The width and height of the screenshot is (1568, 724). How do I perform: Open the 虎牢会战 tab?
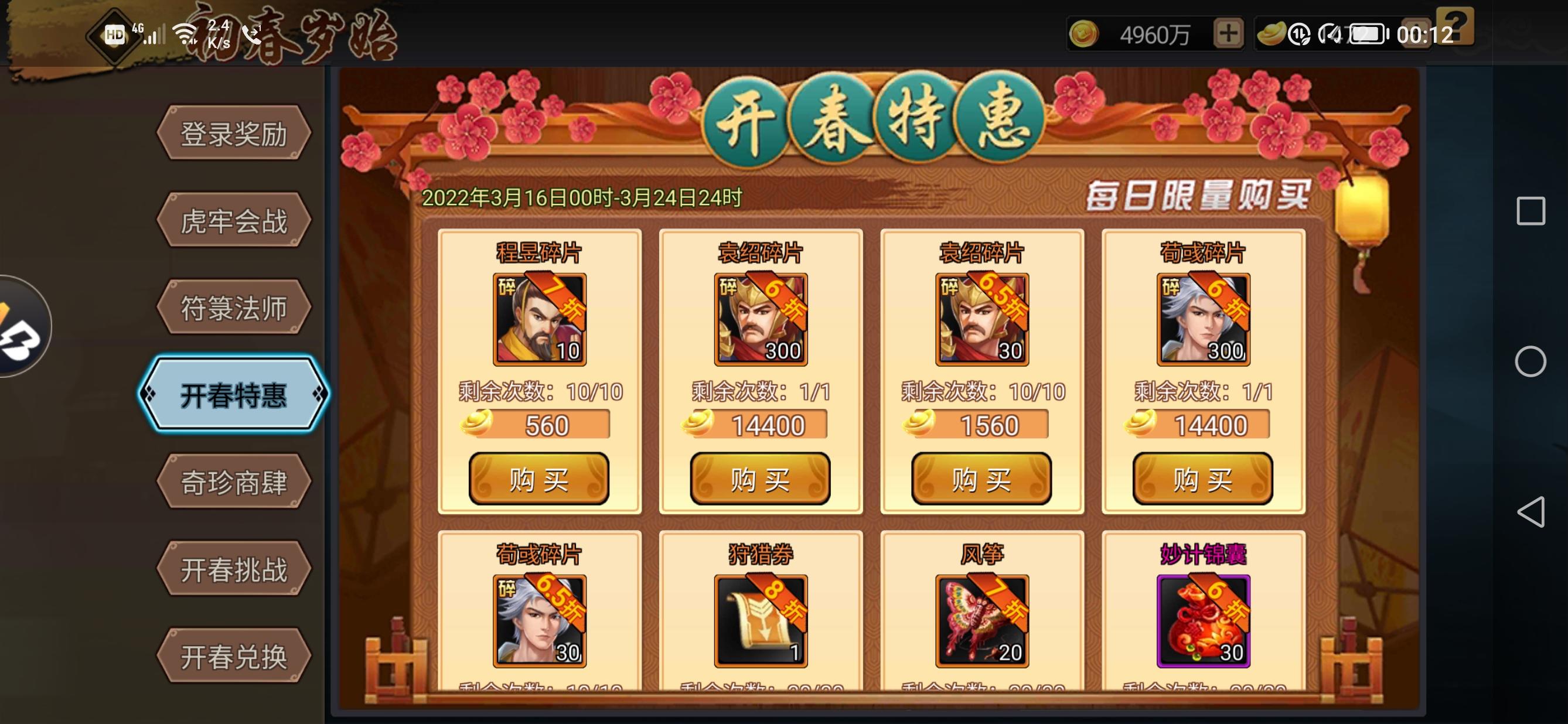coord(234,220)
